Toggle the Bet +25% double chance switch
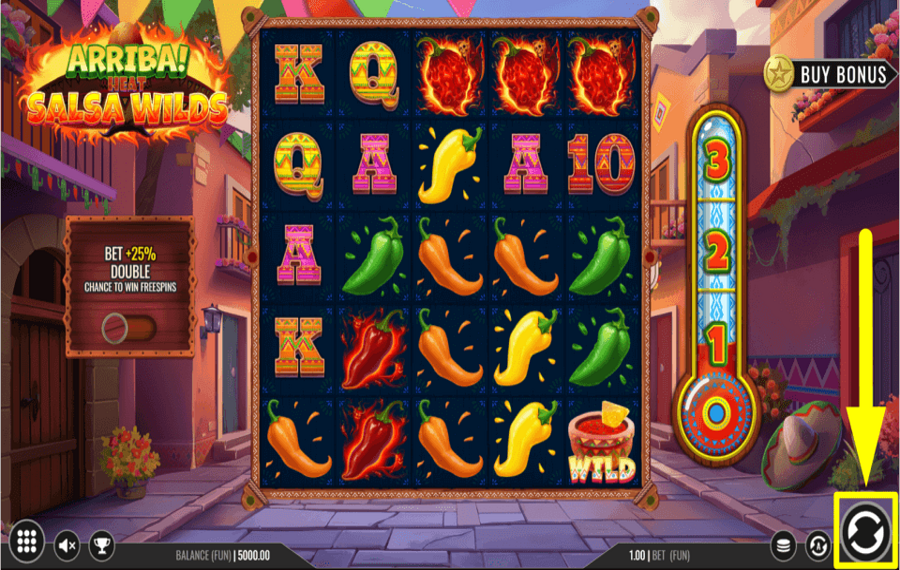Image resolution: width=900 pixels, height=570 pixels. tap(129, 327)
